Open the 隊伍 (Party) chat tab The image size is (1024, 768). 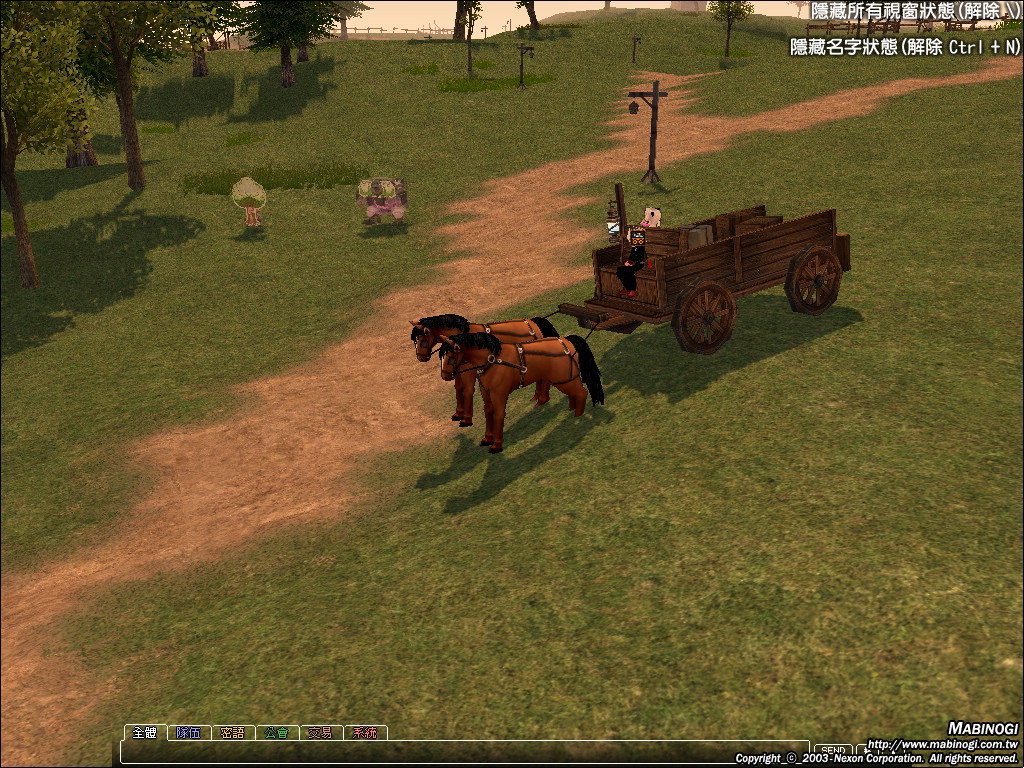[189, 732]
